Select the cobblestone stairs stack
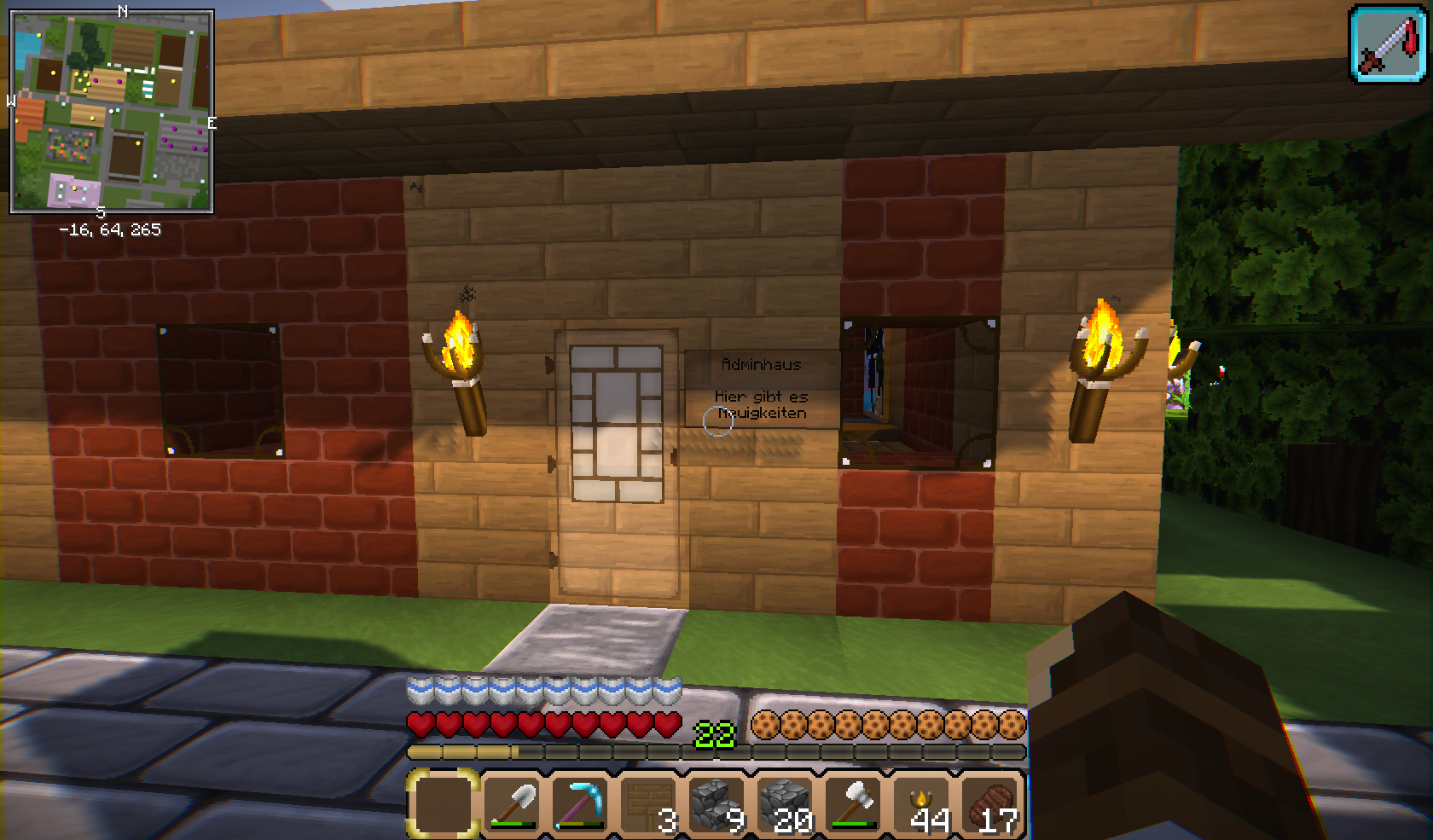The image size is (1433, 840). point(716,803)
